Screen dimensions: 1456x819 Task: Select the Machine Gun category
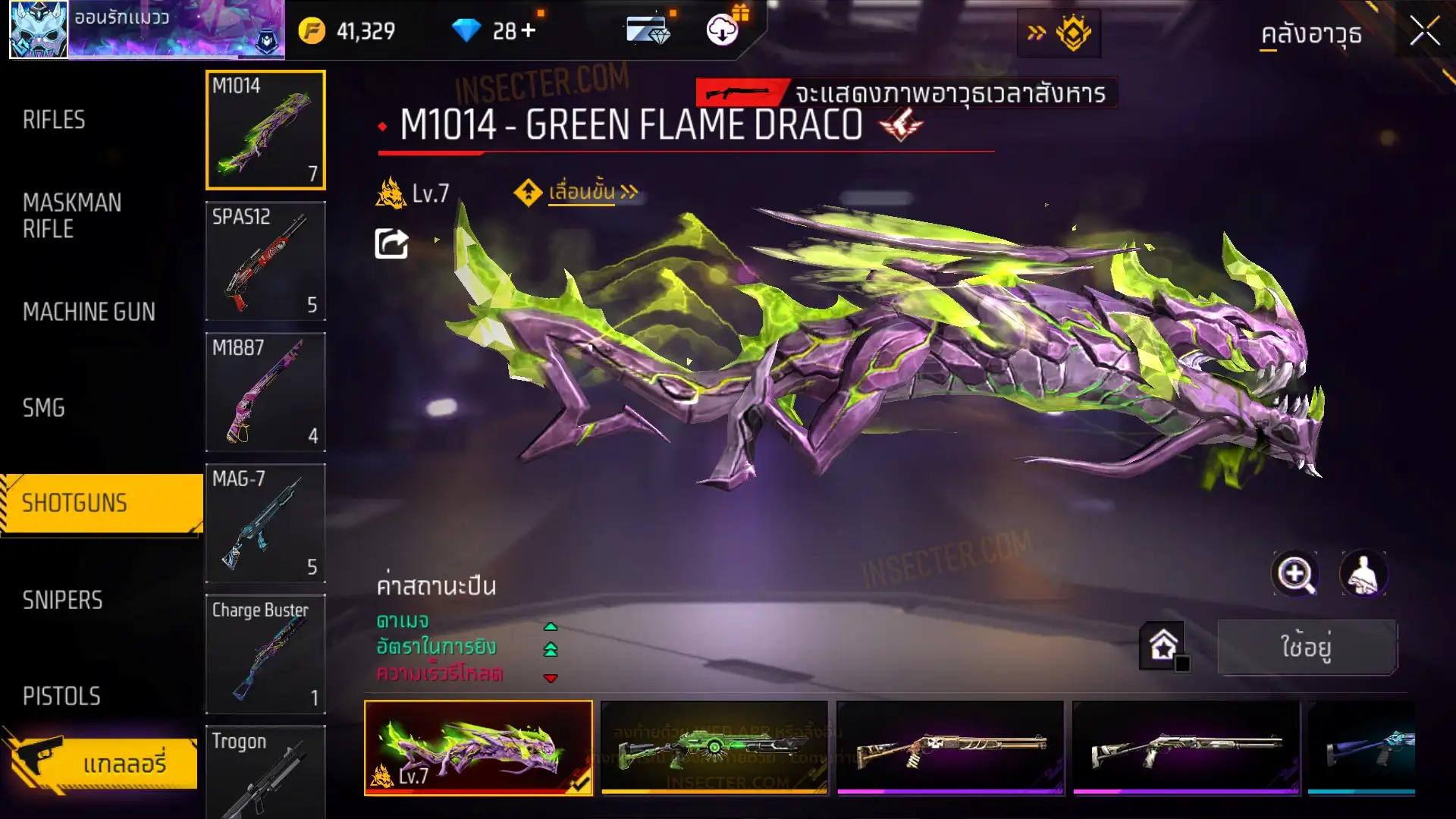point(89,312)
